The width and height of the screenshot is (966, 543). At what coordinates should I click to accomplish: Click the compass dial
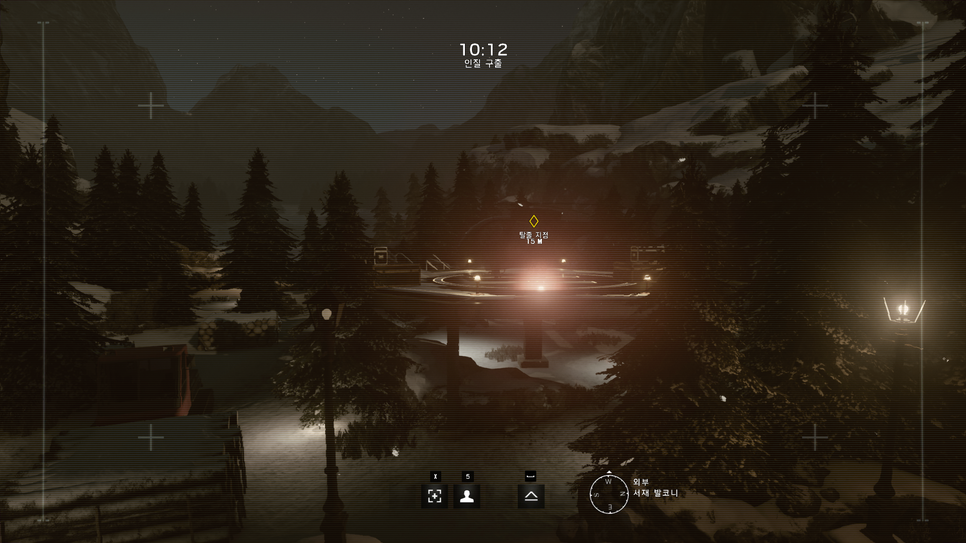(608, 494)
